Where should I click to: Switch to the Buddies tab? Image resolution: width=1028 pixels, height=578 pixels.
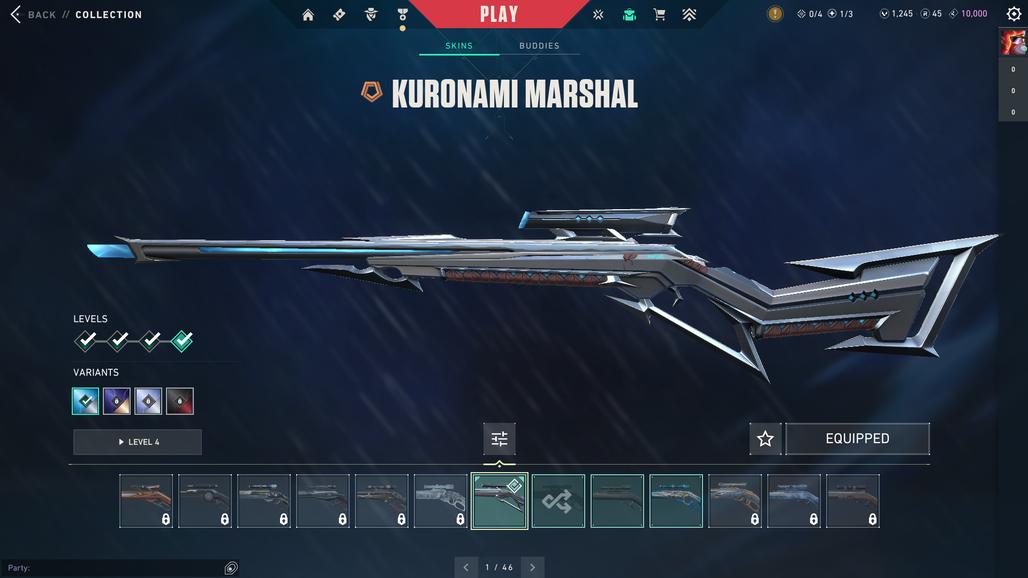coord(539,46)
